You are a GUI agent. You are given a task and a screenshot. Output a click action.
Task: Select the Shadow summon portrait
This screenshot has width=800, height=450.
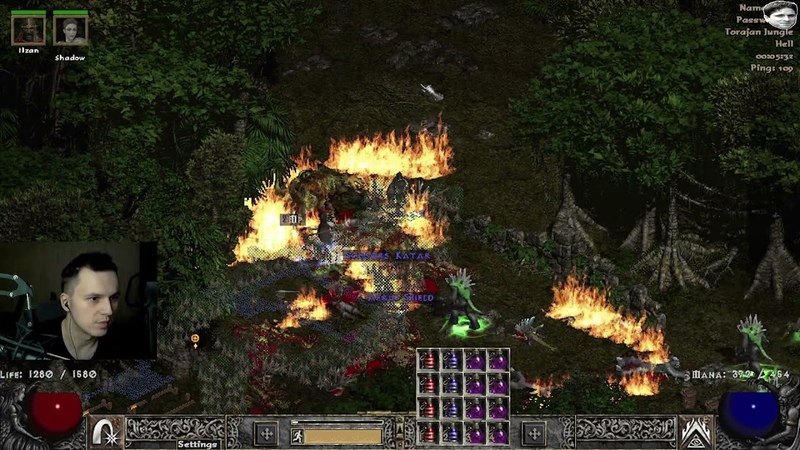pos(70,30)
